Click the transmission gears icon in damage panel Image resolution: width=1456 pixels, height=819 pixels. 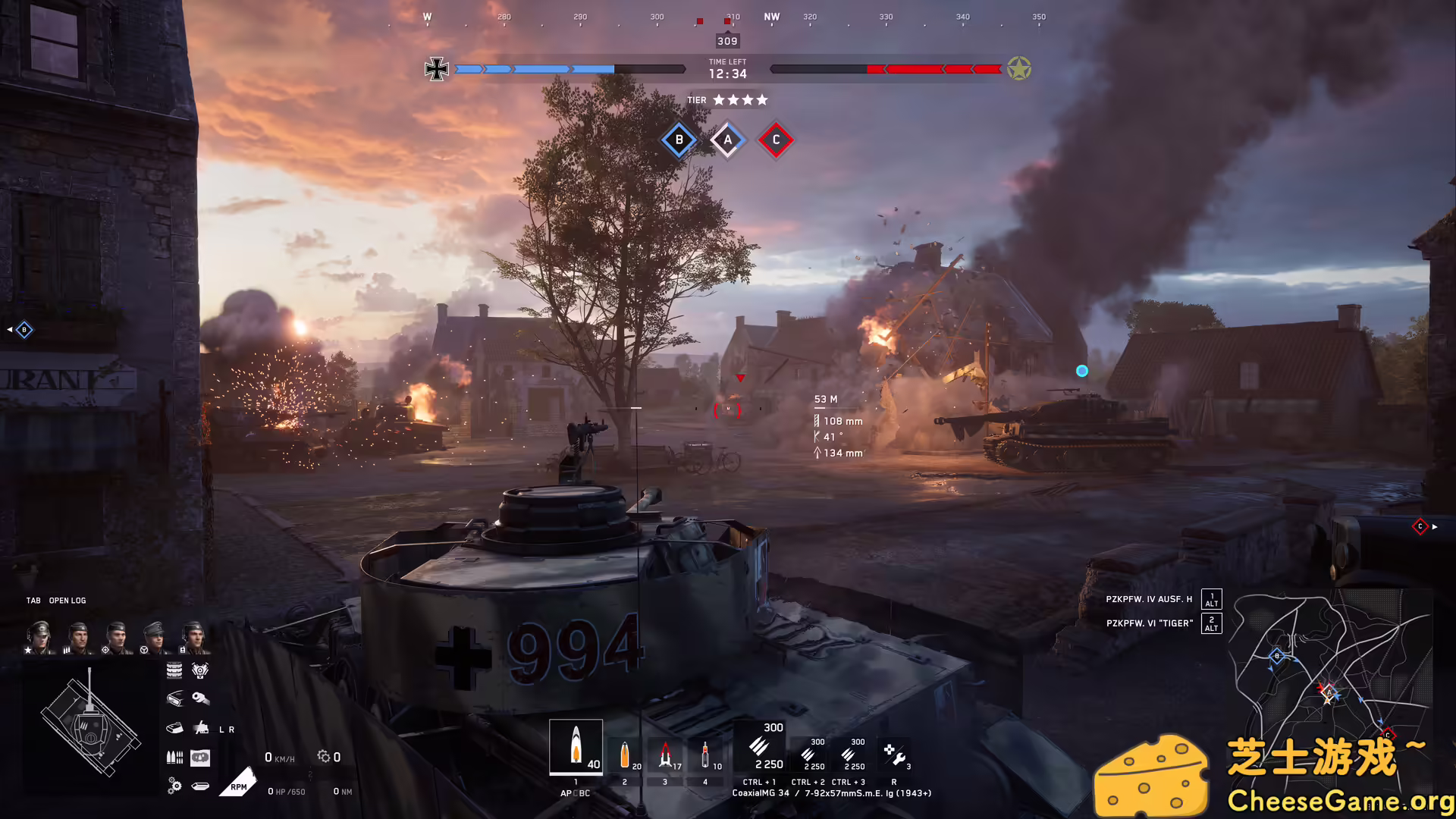(173, 785)
